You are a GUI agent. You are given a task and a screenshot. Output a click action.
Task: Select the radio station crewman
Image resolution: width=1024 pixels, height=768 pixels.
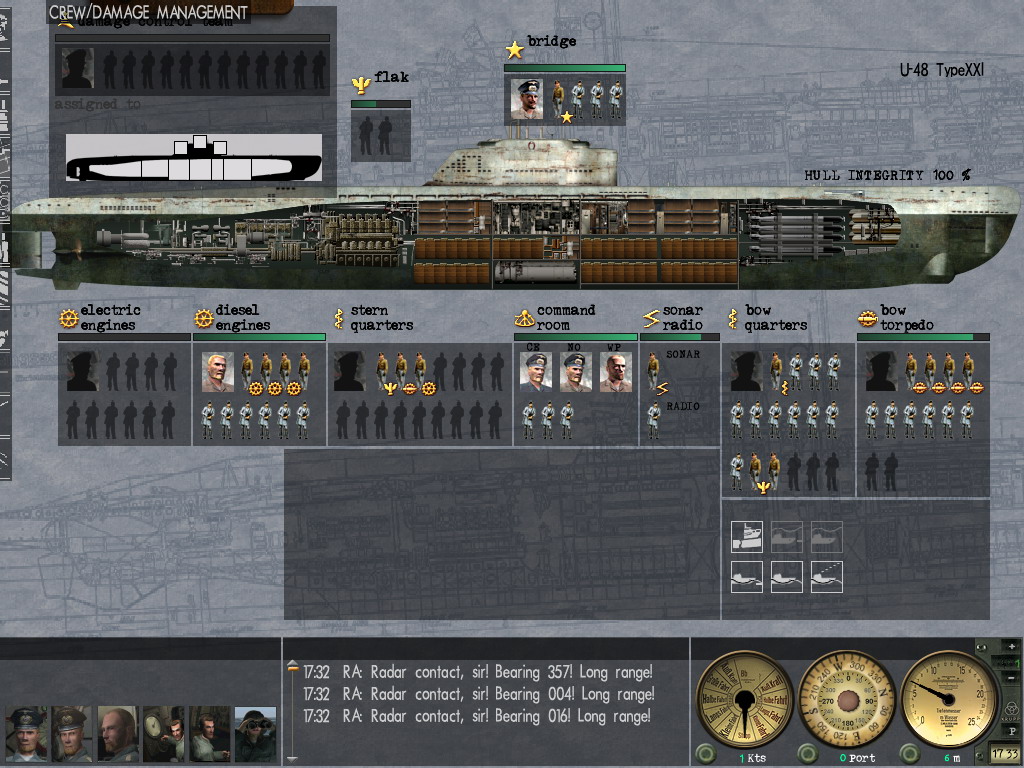click(653, 419)
